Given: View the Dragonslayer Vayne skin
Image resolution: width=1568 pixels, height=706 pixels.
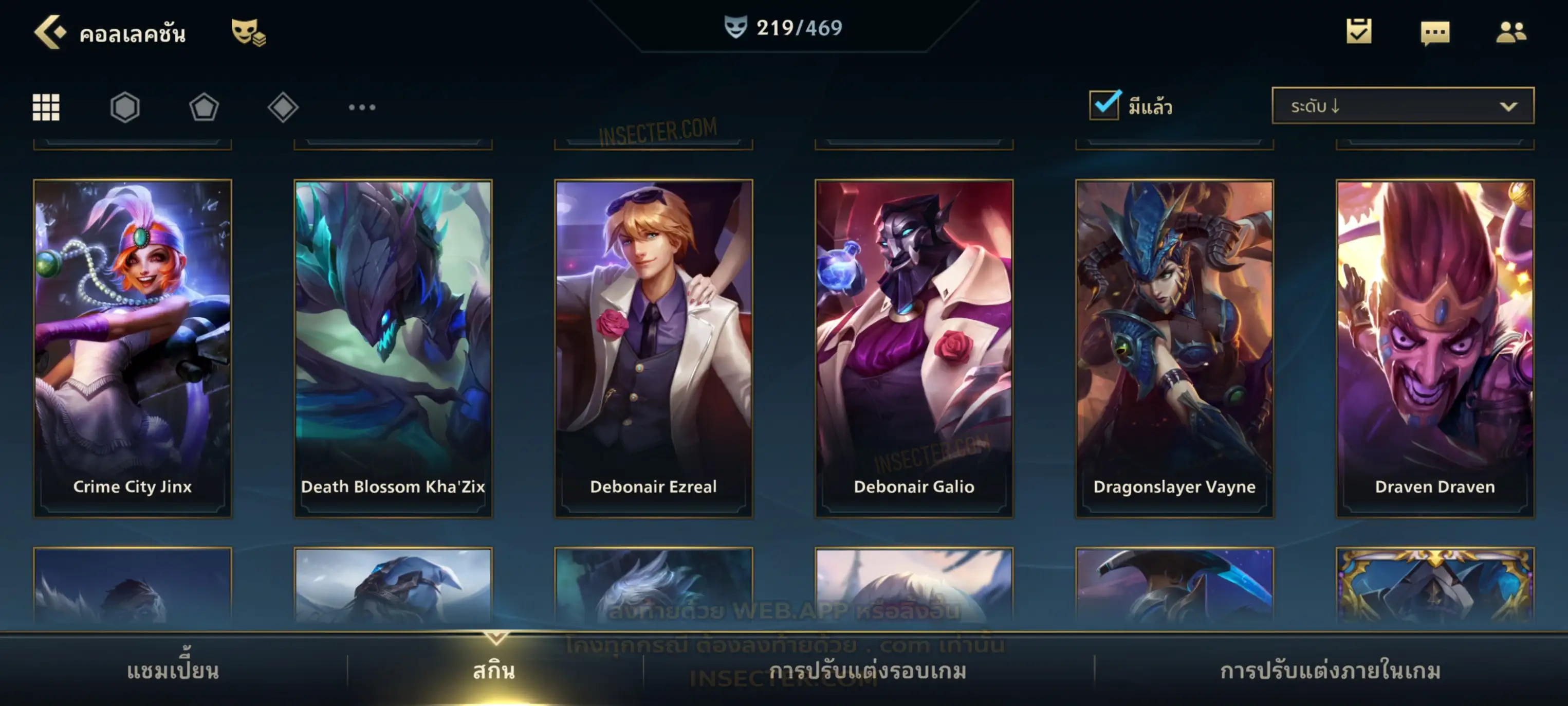Looking at the screenshot, I should (1174, 348).
